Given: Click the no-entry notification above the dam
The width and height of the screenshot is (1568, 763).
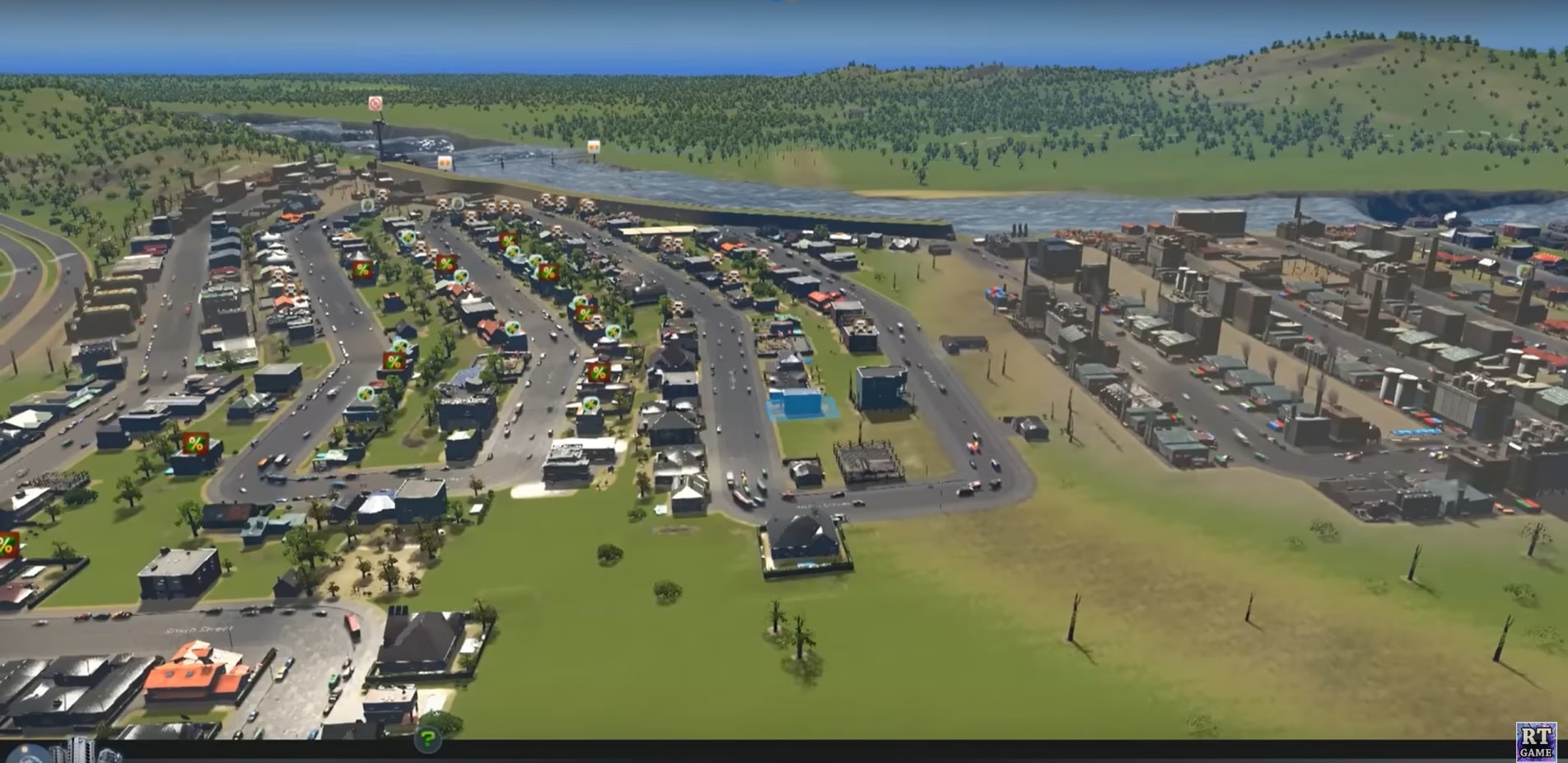Looking at the screenshot, I should click(375, 103).
